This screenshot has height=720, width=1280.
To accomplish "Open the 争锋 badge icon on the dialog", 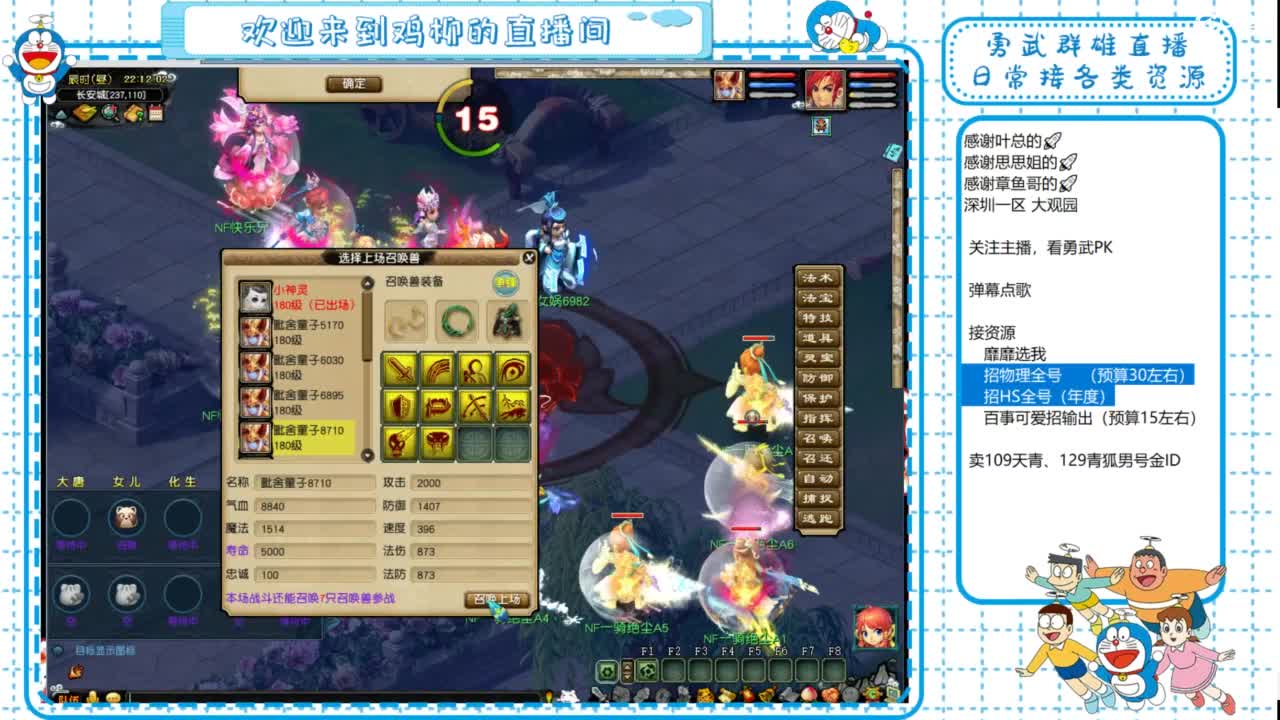I will point(507,281).
